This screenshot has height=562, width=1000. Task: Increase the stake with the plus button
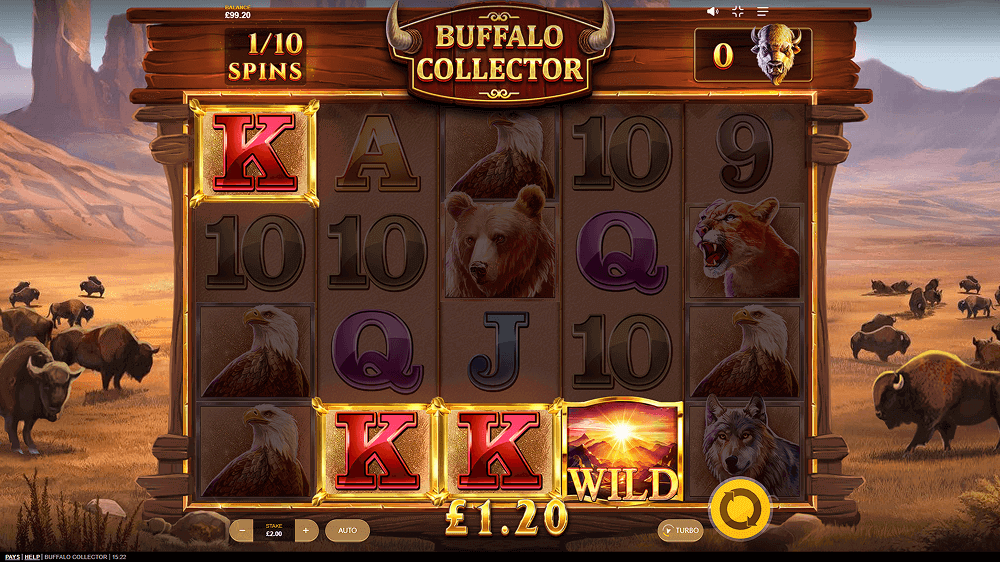click(x=306, y=530)
